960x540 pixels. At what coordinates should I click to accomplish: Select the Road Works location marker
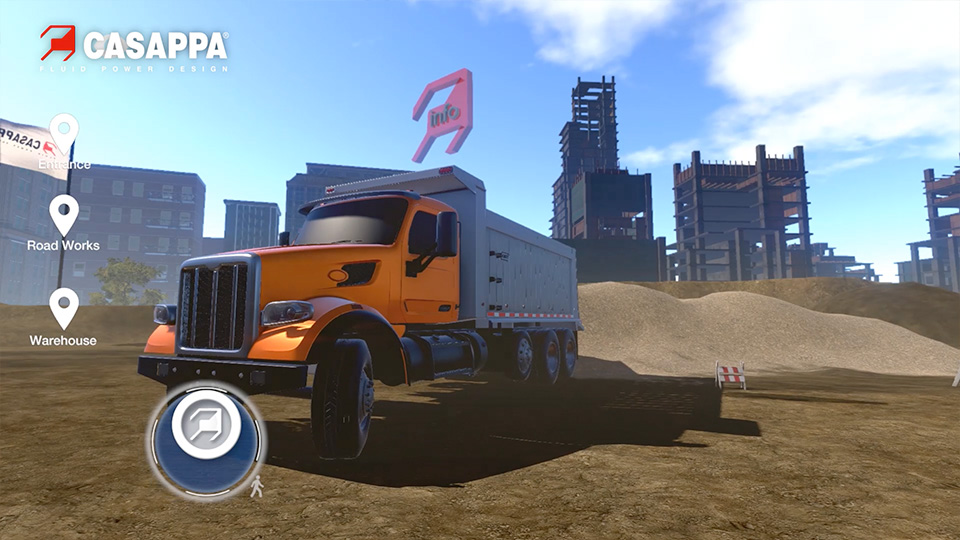click(x=64, y=214)
